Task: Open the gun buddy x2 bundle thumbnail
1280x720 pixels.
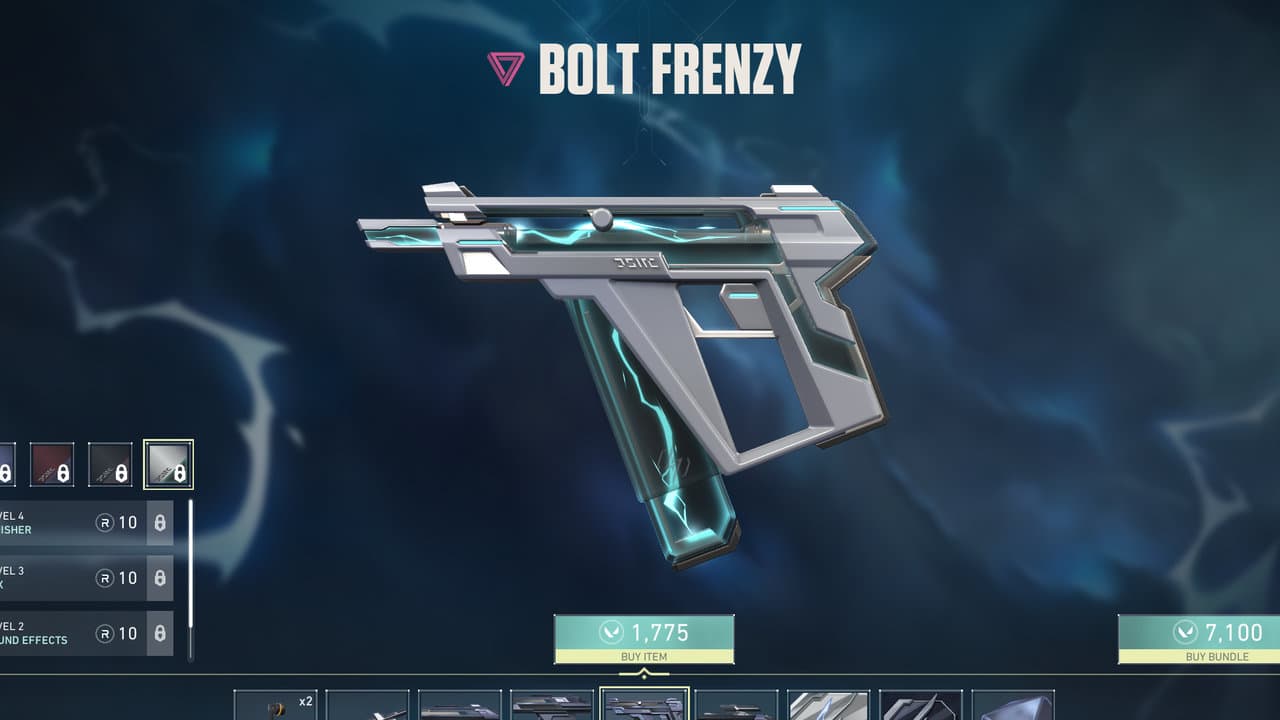Action: click(x=275, y=705)
